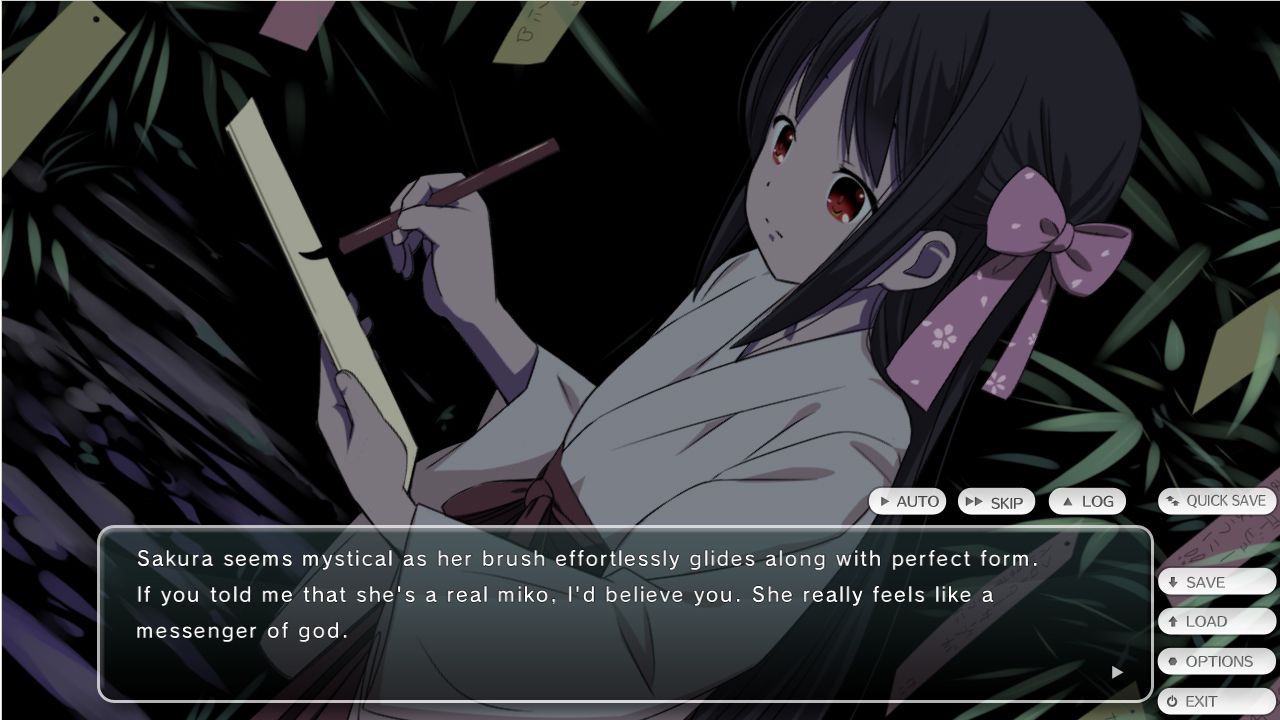Click the power icon on the EXIT button
1280x720 pixels.
1172,700
